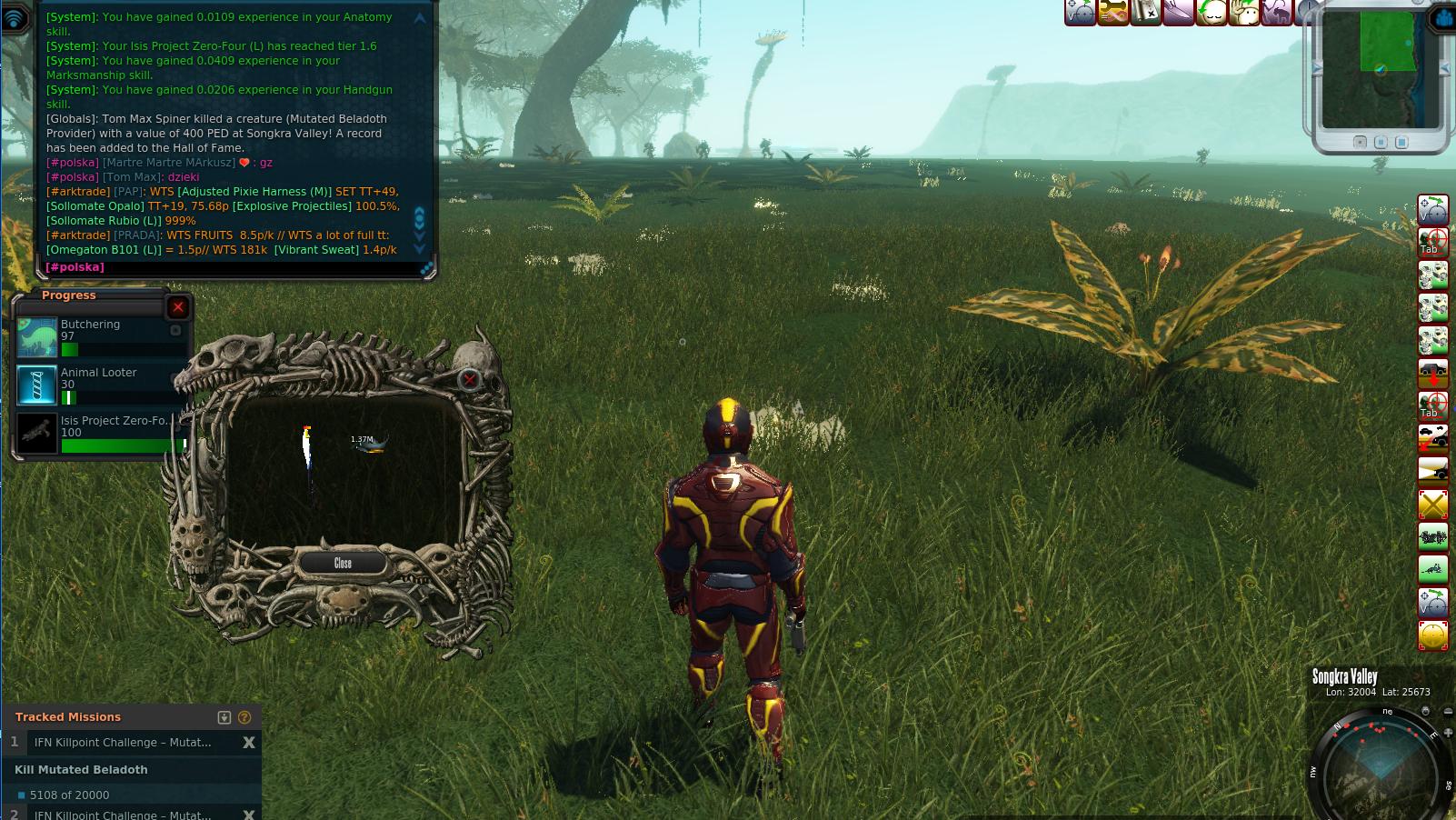Trigger the waving hand emote icon
Viewport: 1456px width, 820px height.
1243,12
